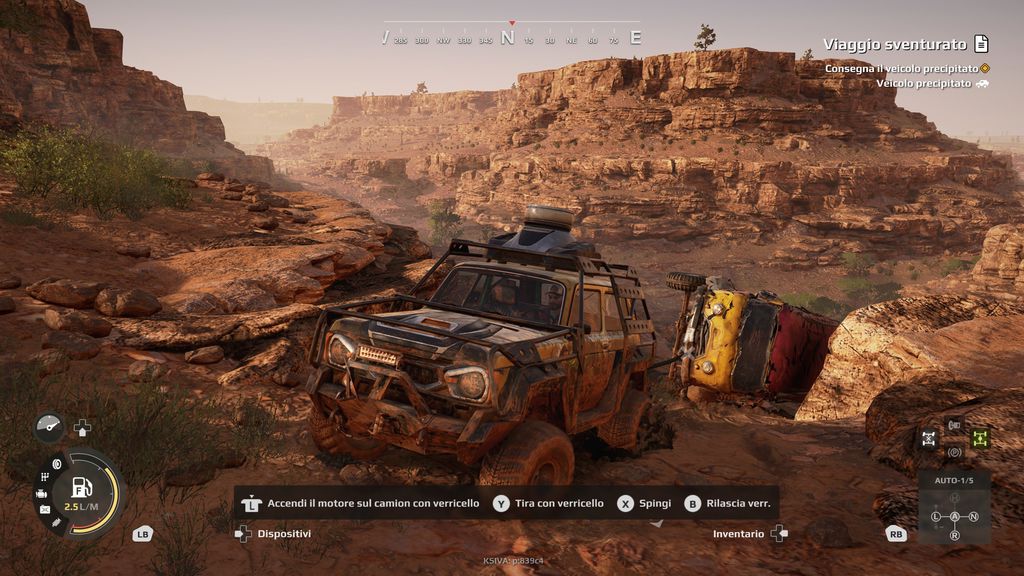Viewport: 1024px width, 576px height.
Task: Toggle the green all-wheel drive icon
Action: [x=979, y=438]
